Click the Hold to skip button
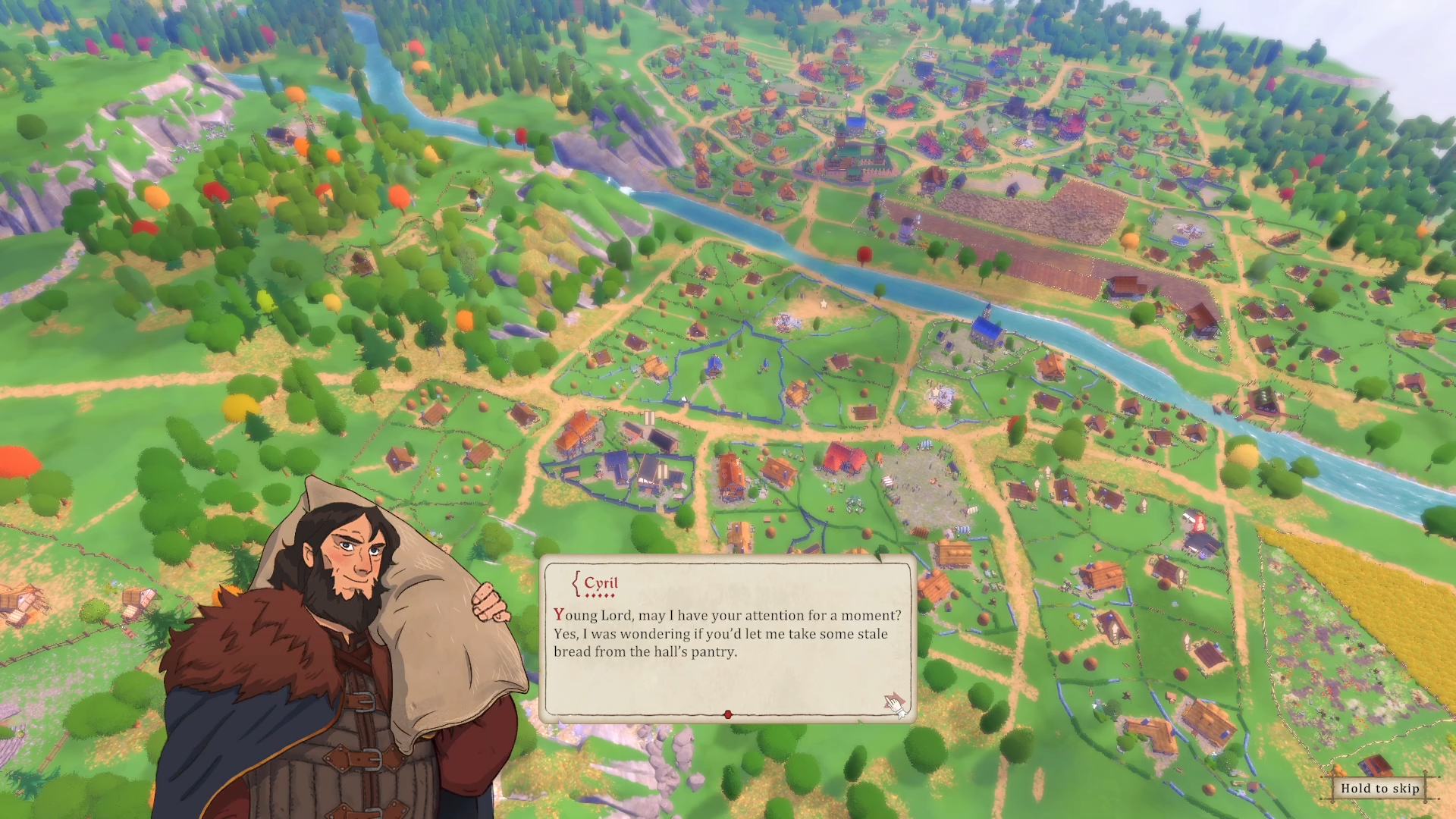 coord(1379,789)
